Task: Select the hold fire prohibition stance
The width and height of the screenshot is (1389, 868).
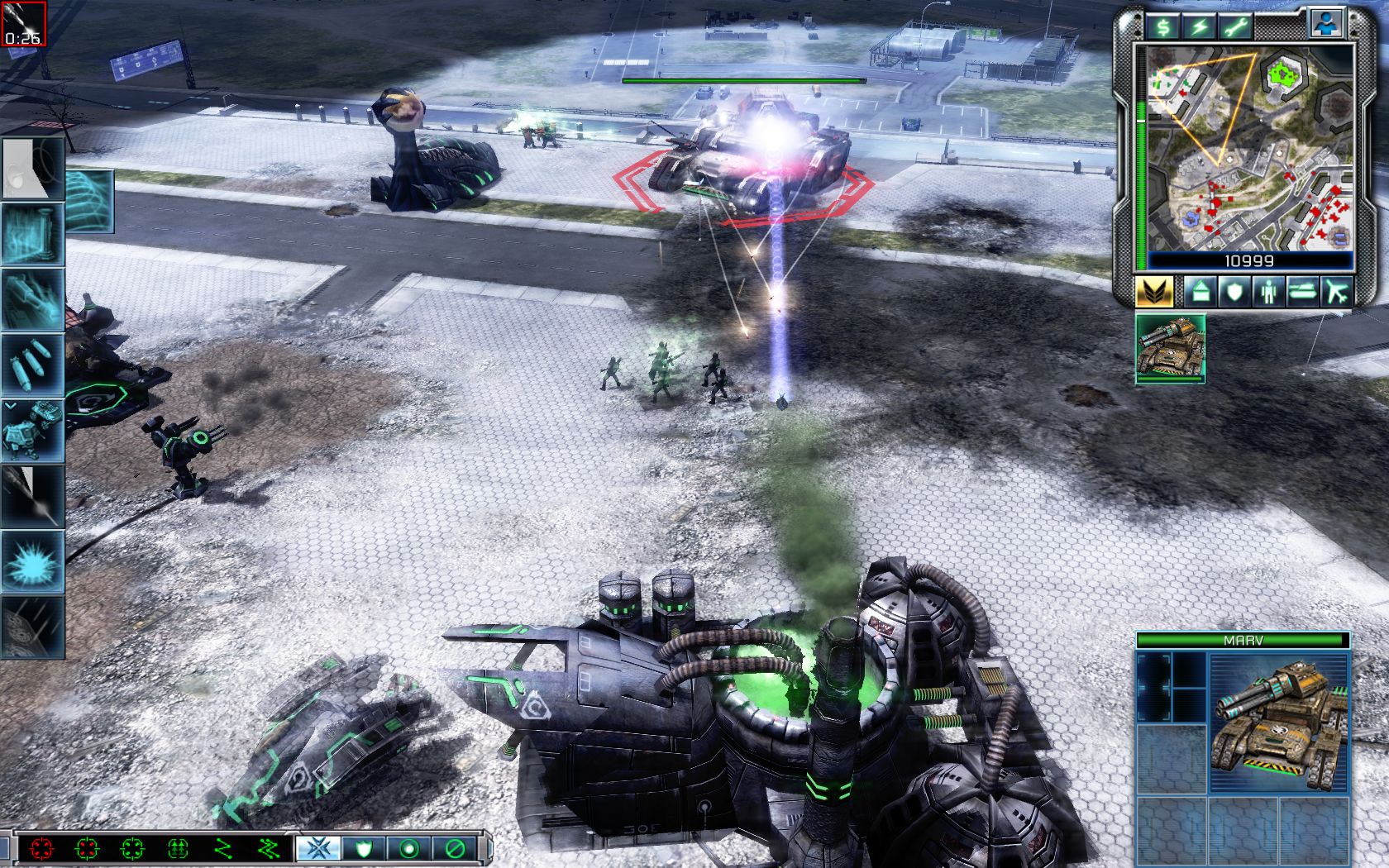Action: click(x=455, y=847)
